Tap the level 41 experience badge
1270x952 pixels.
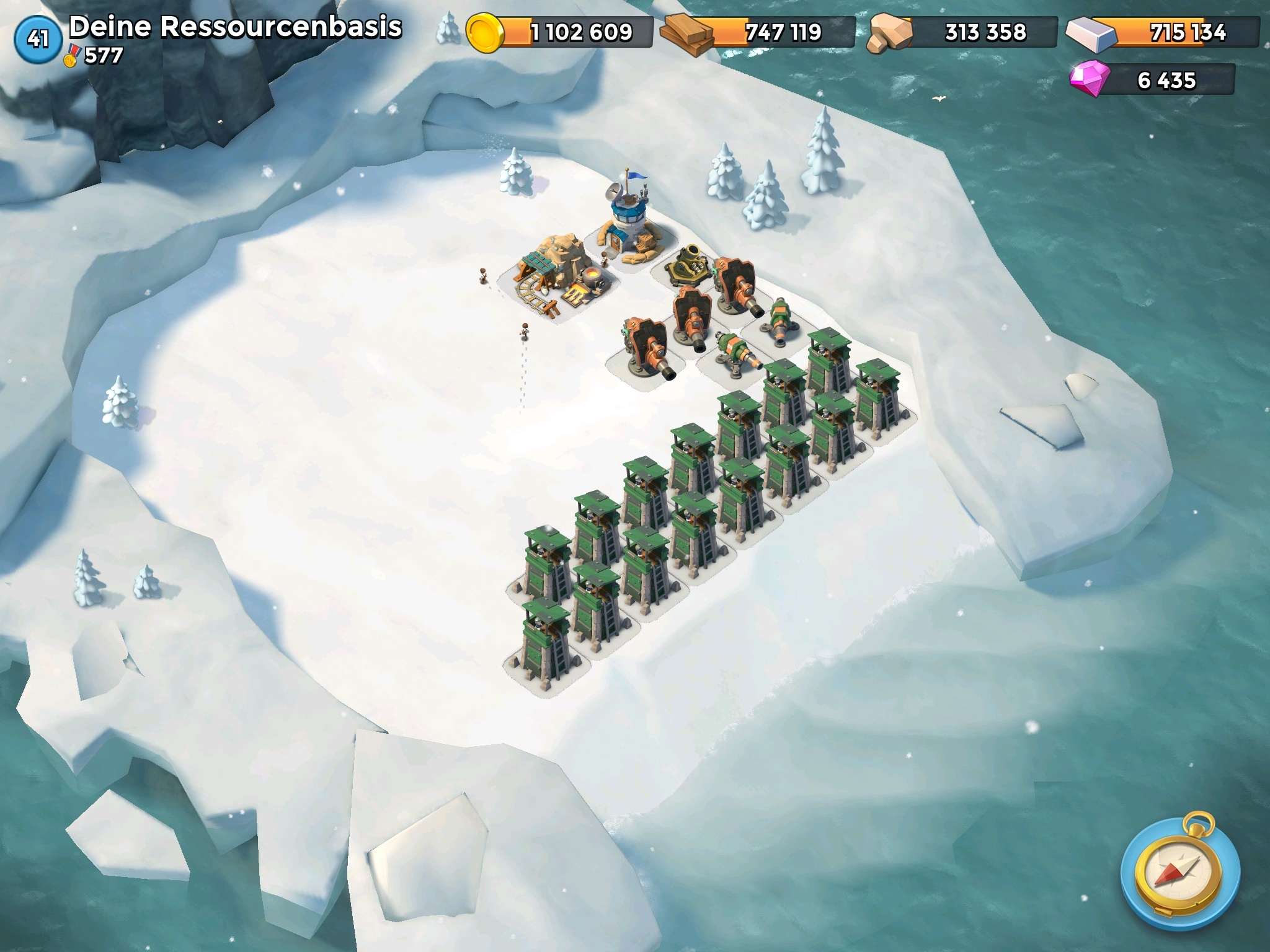(x=38, y=39)
